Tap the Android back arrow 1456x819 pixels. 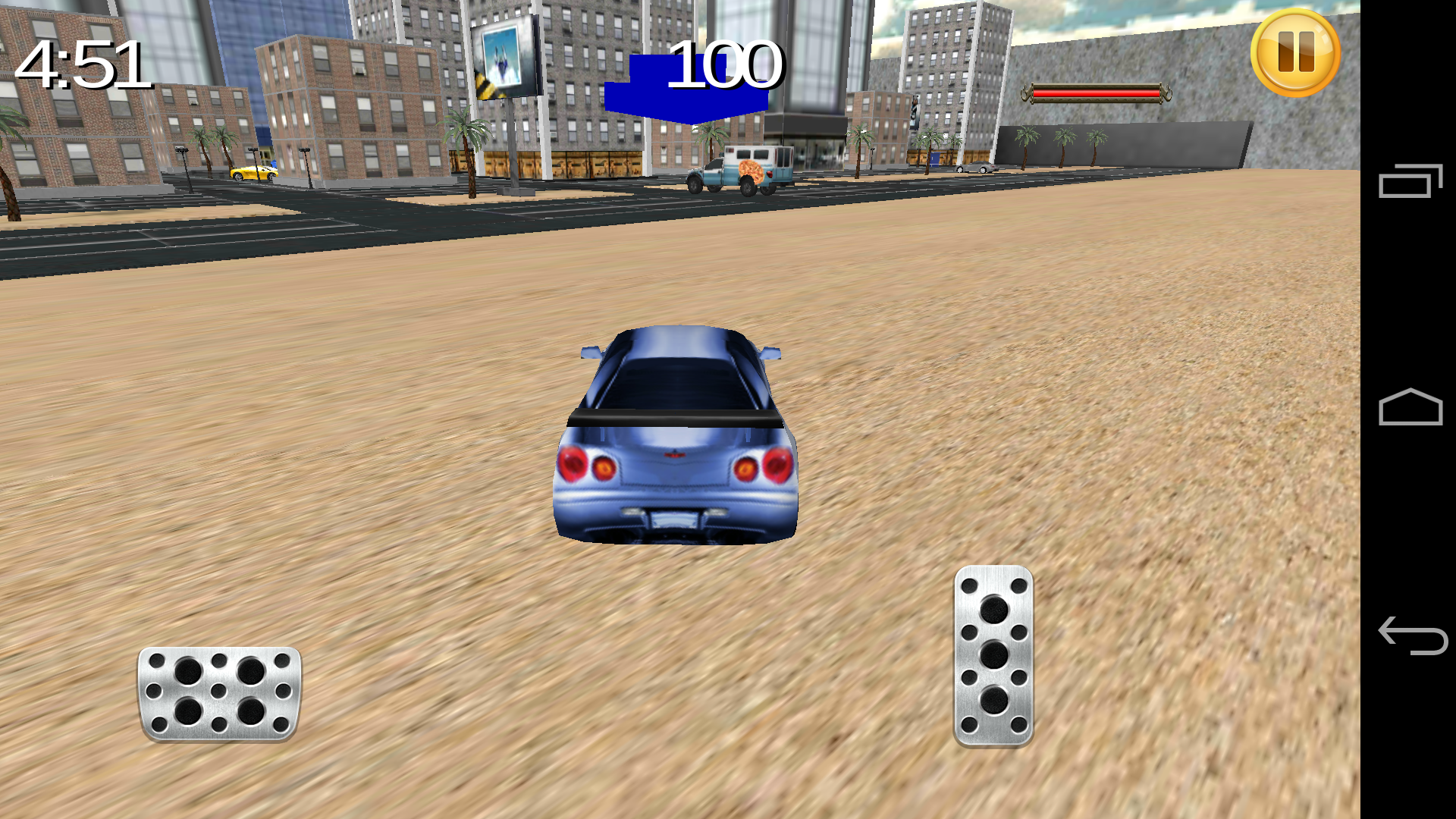1412,635
